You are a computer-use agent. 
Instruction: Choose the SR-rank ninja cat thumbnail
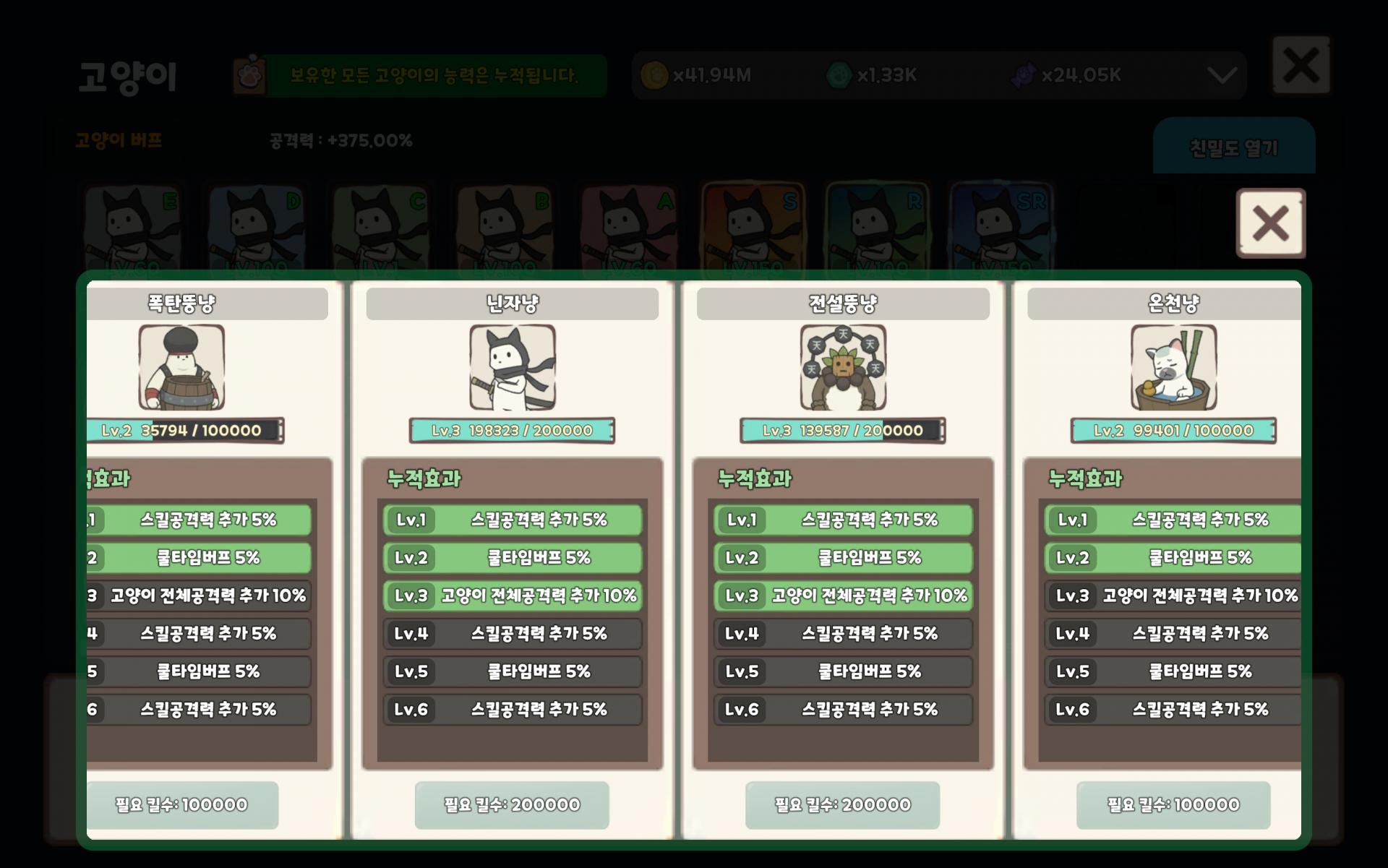pos(1001,228)
